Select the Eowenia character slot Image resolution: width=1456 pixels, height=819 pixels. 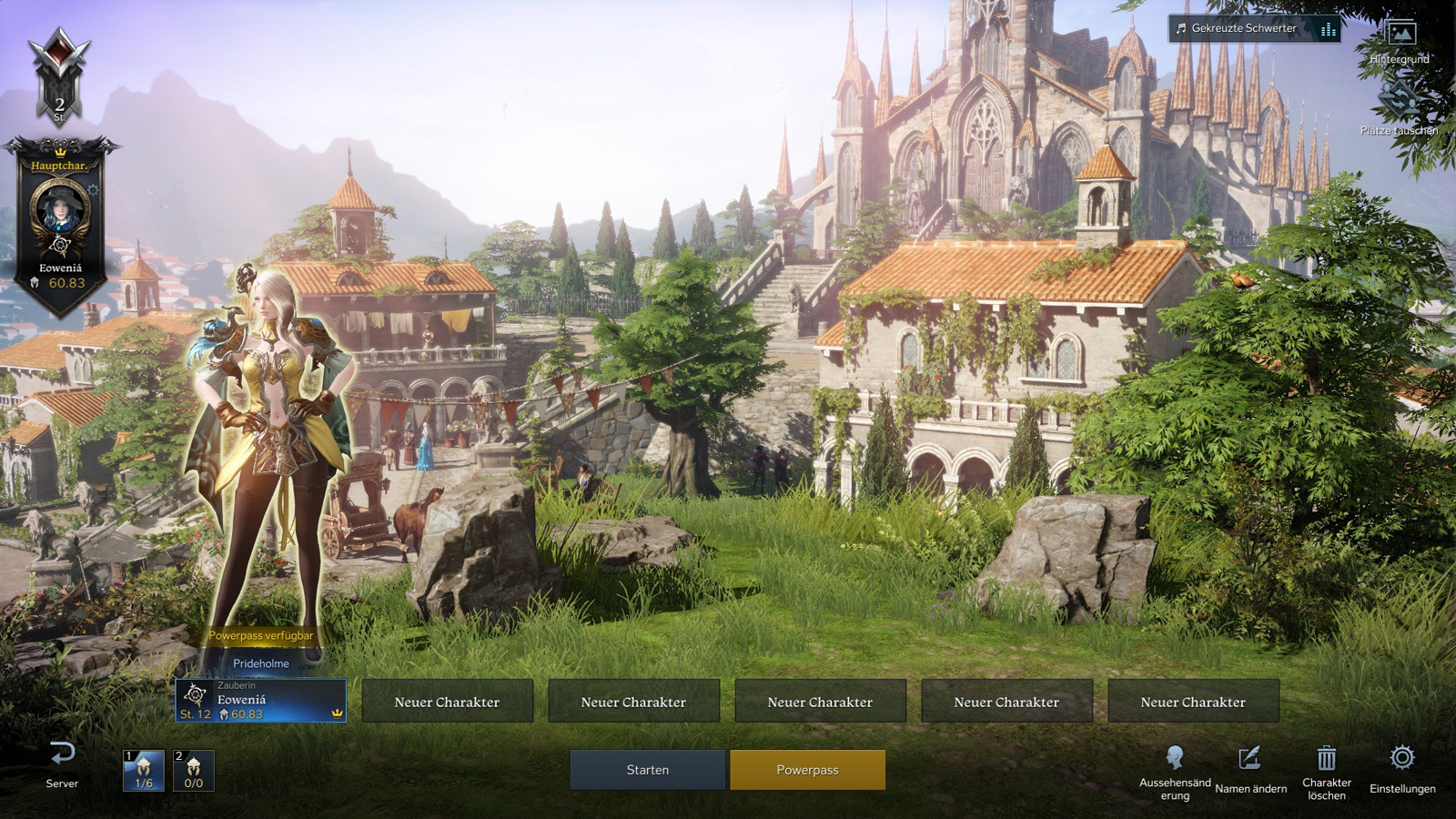tap(260, 701)
